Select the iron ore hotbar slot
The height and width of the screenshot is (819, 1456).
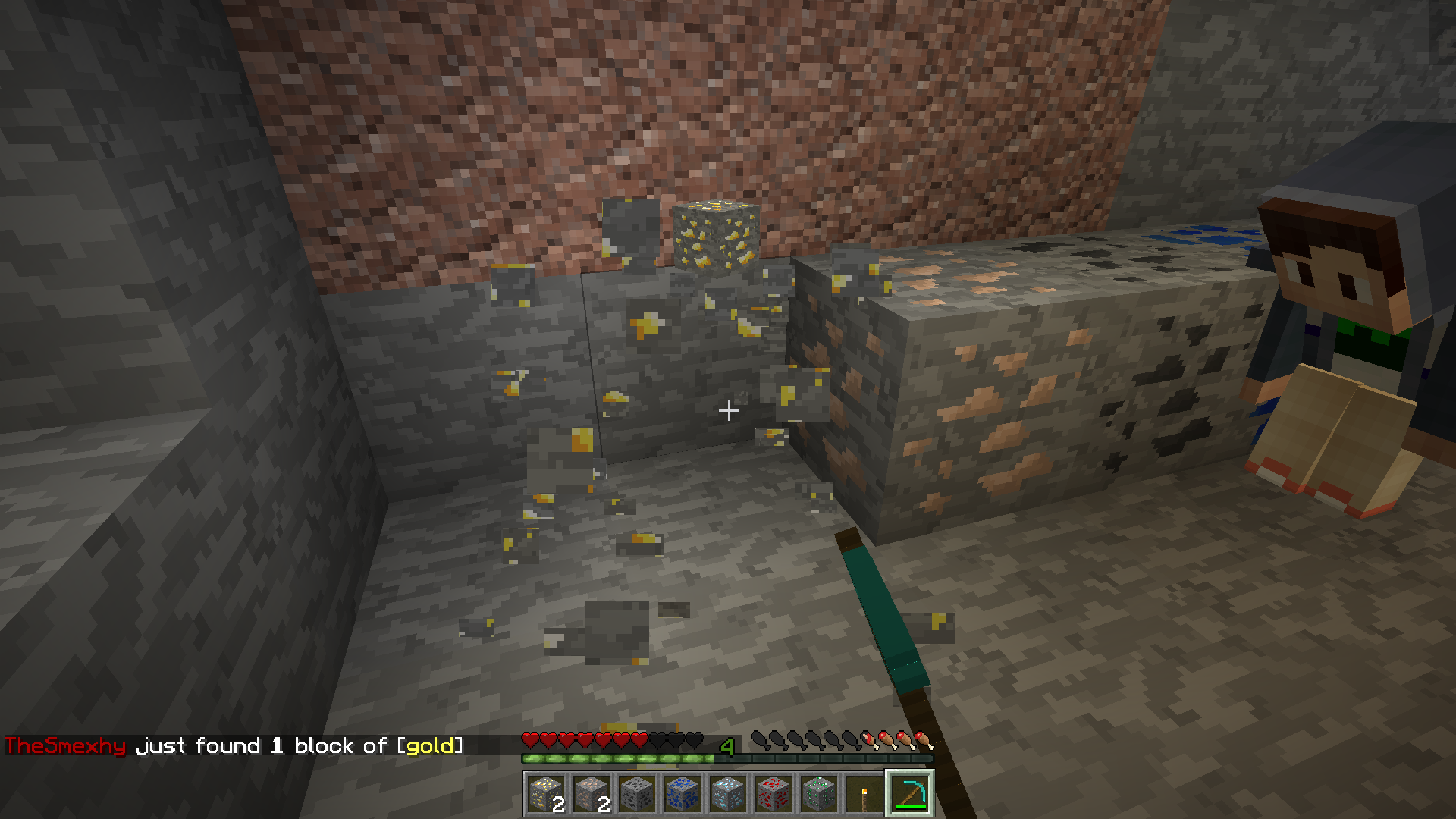click(591, 793)
